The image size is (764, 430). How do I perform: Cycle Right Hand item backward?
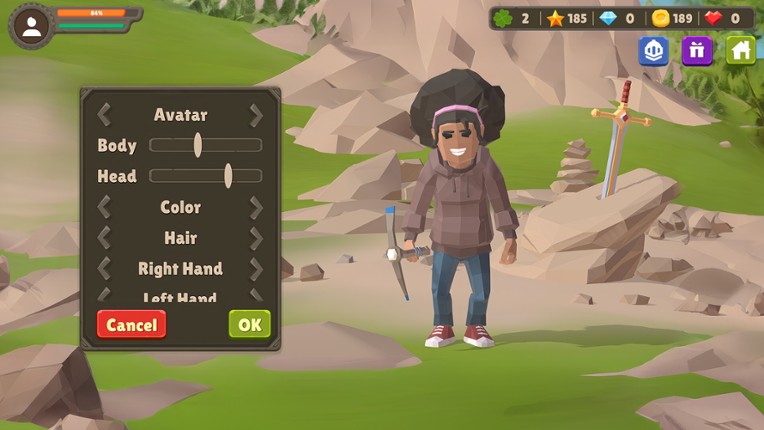tap(104, 269)
